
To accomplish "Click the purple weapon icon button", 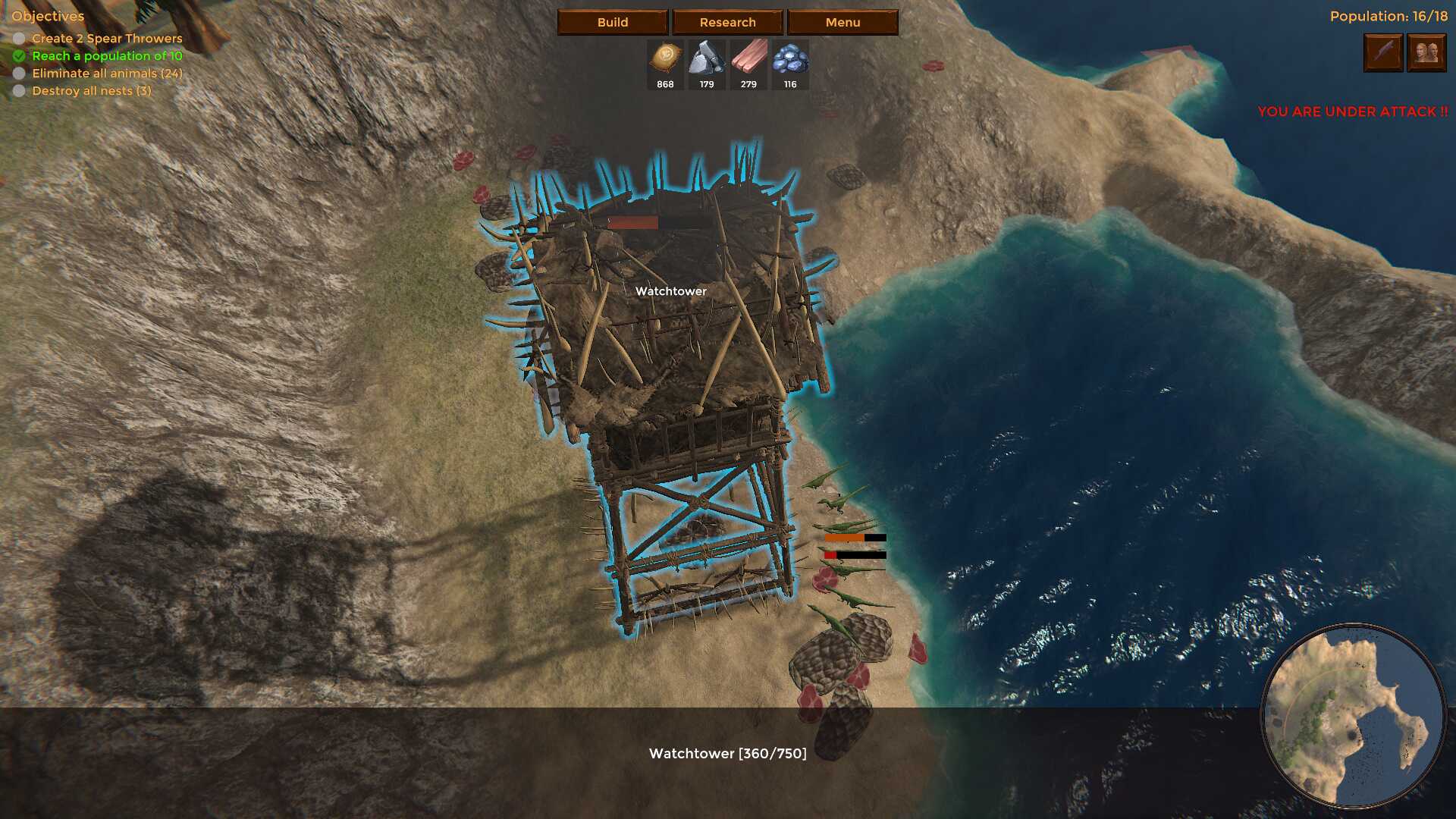I will (1383, 52).
